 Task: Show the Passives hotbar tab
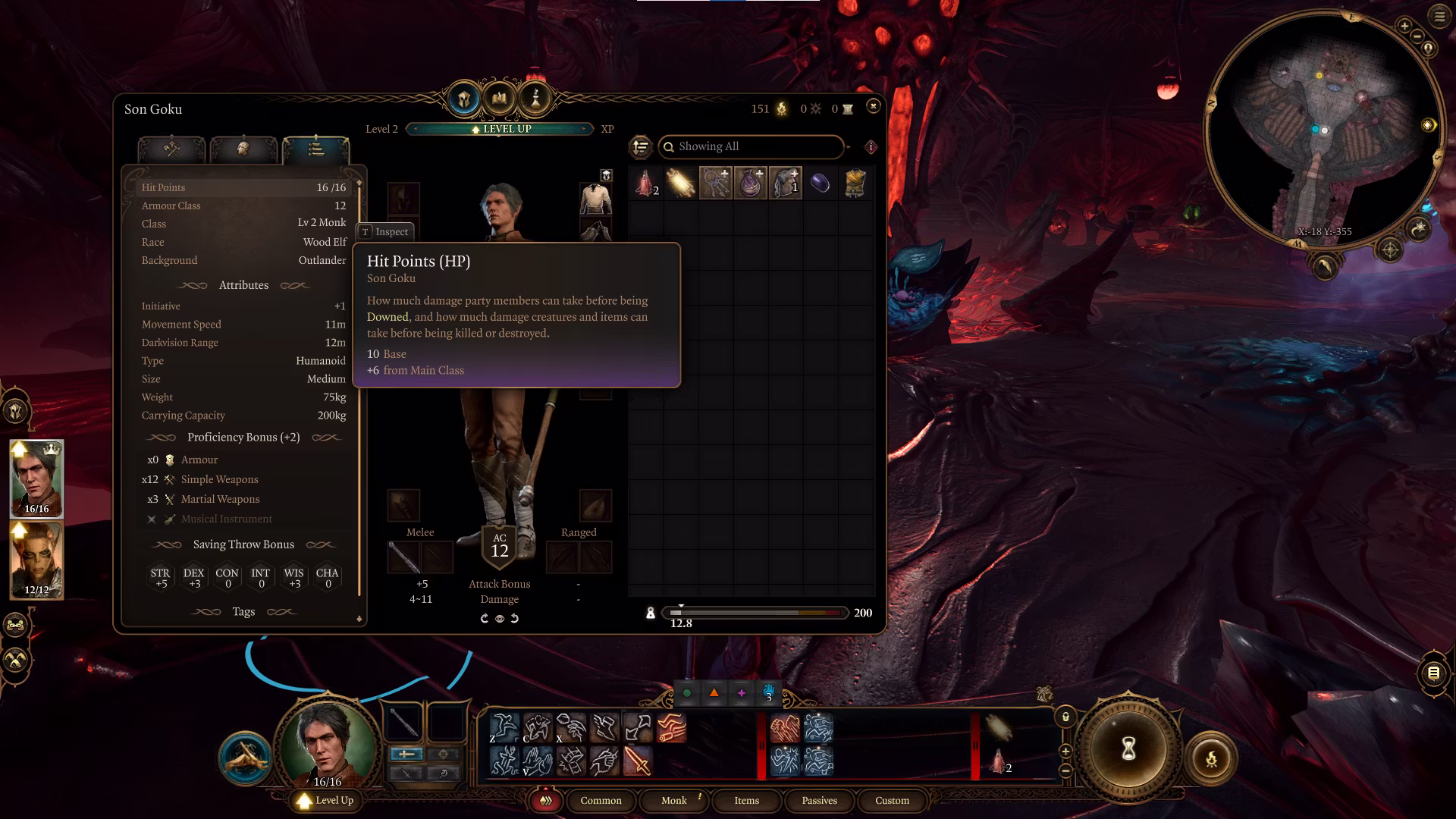(x=819, y=800)
